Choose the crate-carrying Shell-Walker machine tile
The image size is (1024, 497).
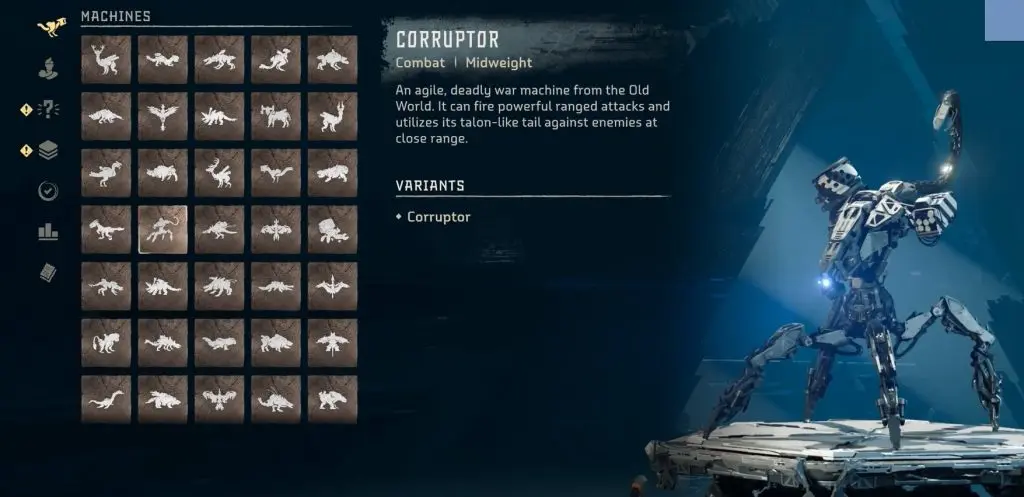[332, 229]
